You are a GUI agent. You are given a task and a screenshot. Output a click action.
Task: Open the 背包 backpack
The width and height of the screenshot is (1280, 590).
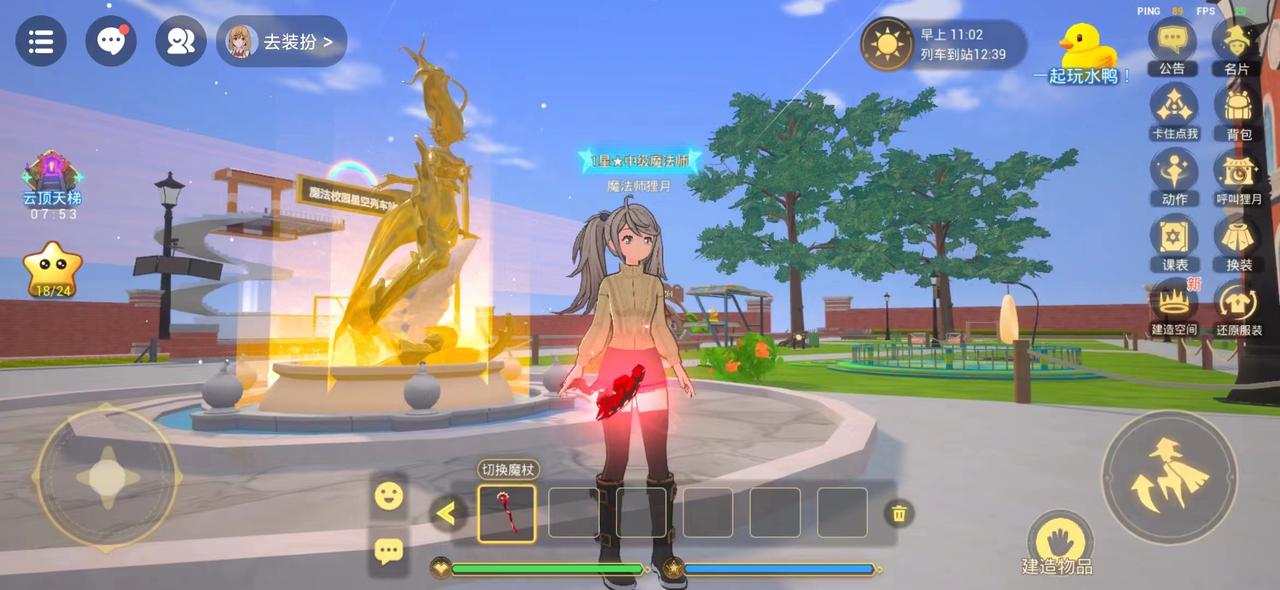point(1238,108)
